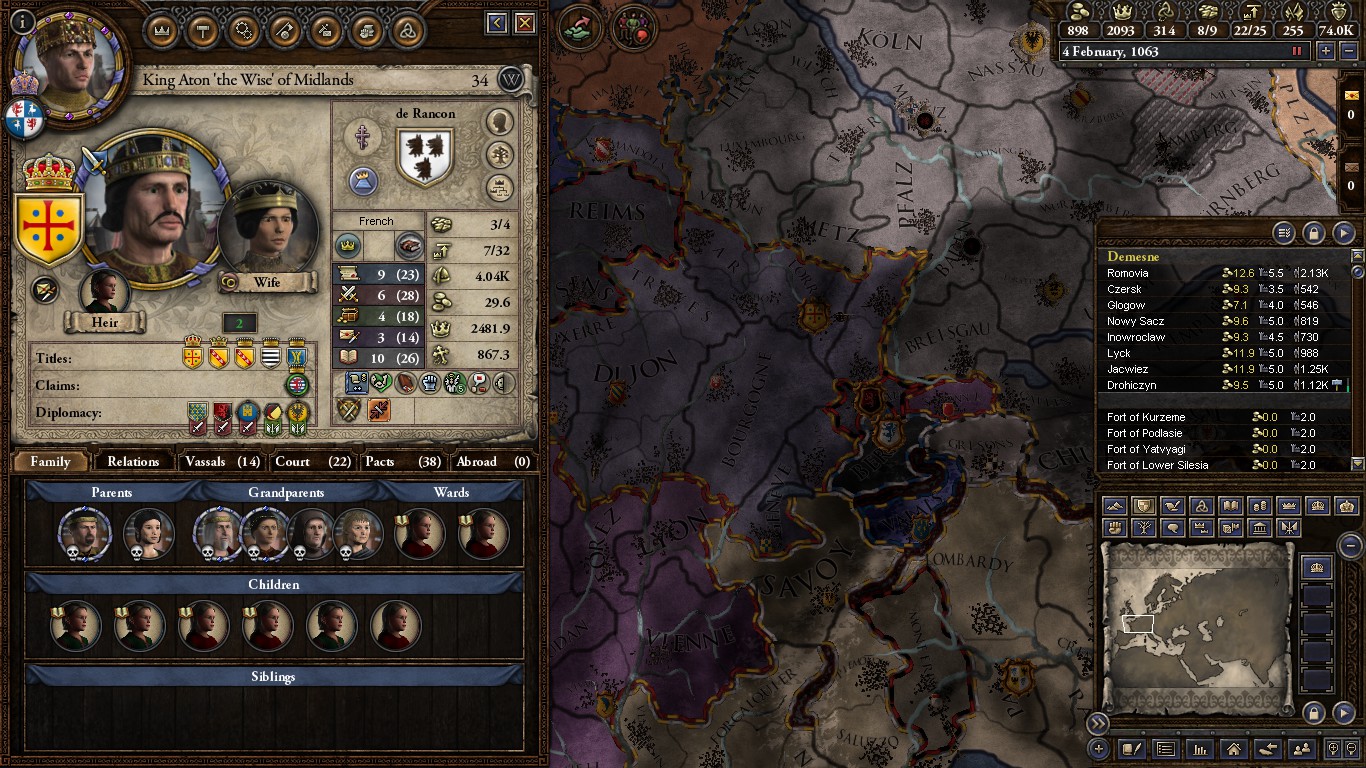The height and width of the screenshot is (768, 1366).
Task: Switch to the Relations tab
Action: [133, 461]
